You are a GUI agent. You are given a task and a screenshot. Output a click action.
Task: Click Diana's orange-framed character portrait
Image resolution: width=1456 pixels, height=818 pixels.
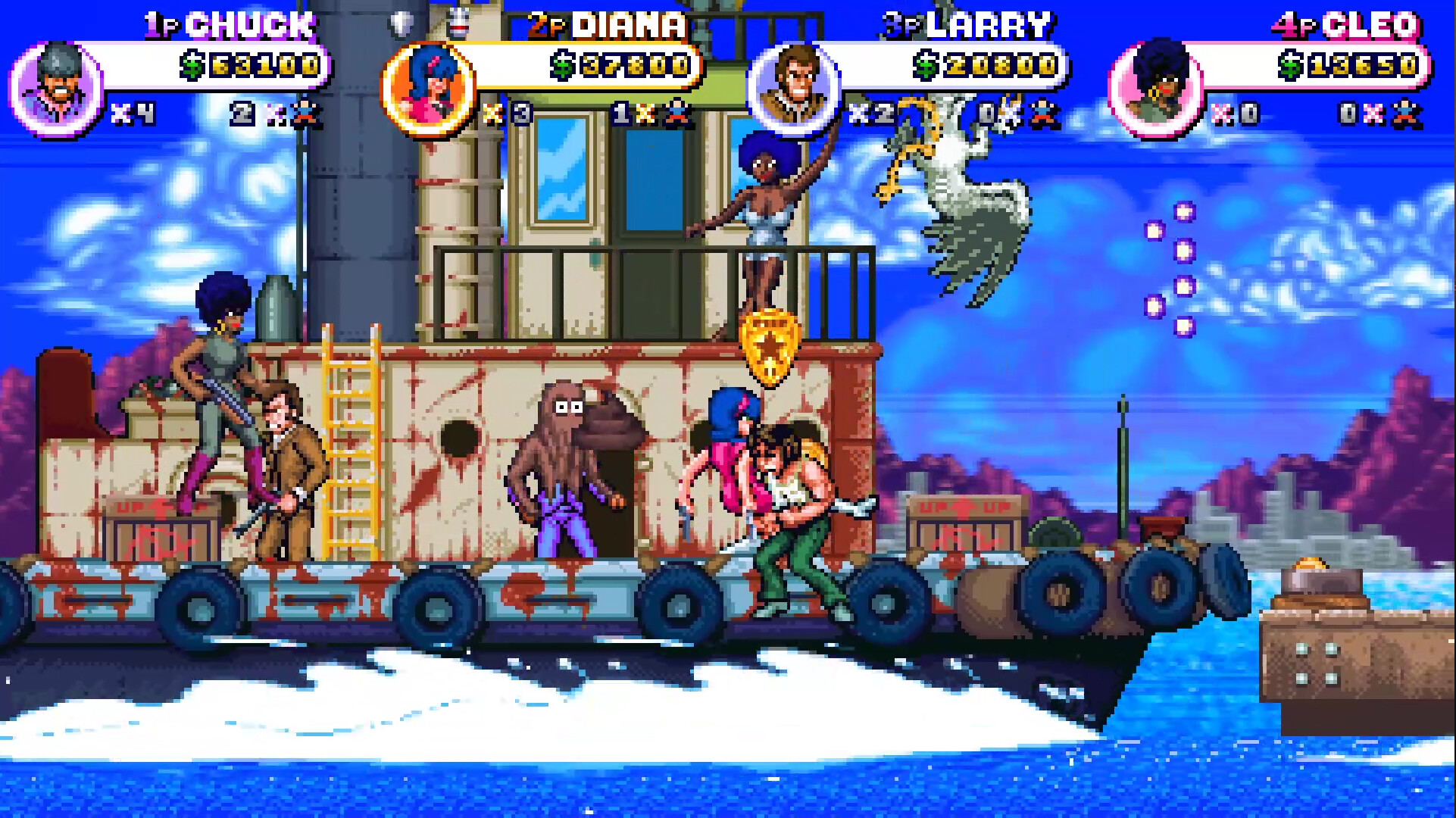point(429,86)
